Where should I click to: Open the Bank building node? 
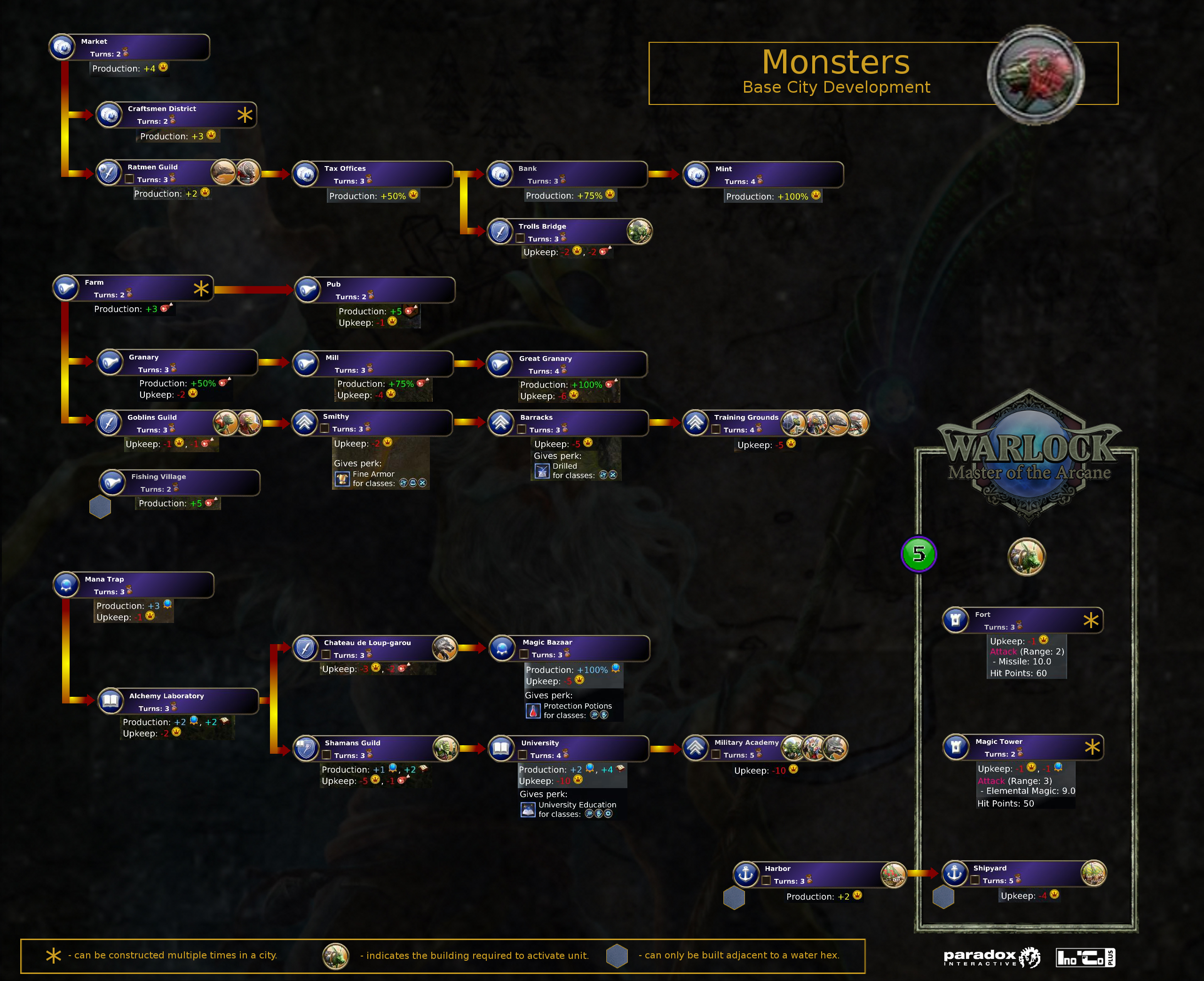click(x=567, y=175)
